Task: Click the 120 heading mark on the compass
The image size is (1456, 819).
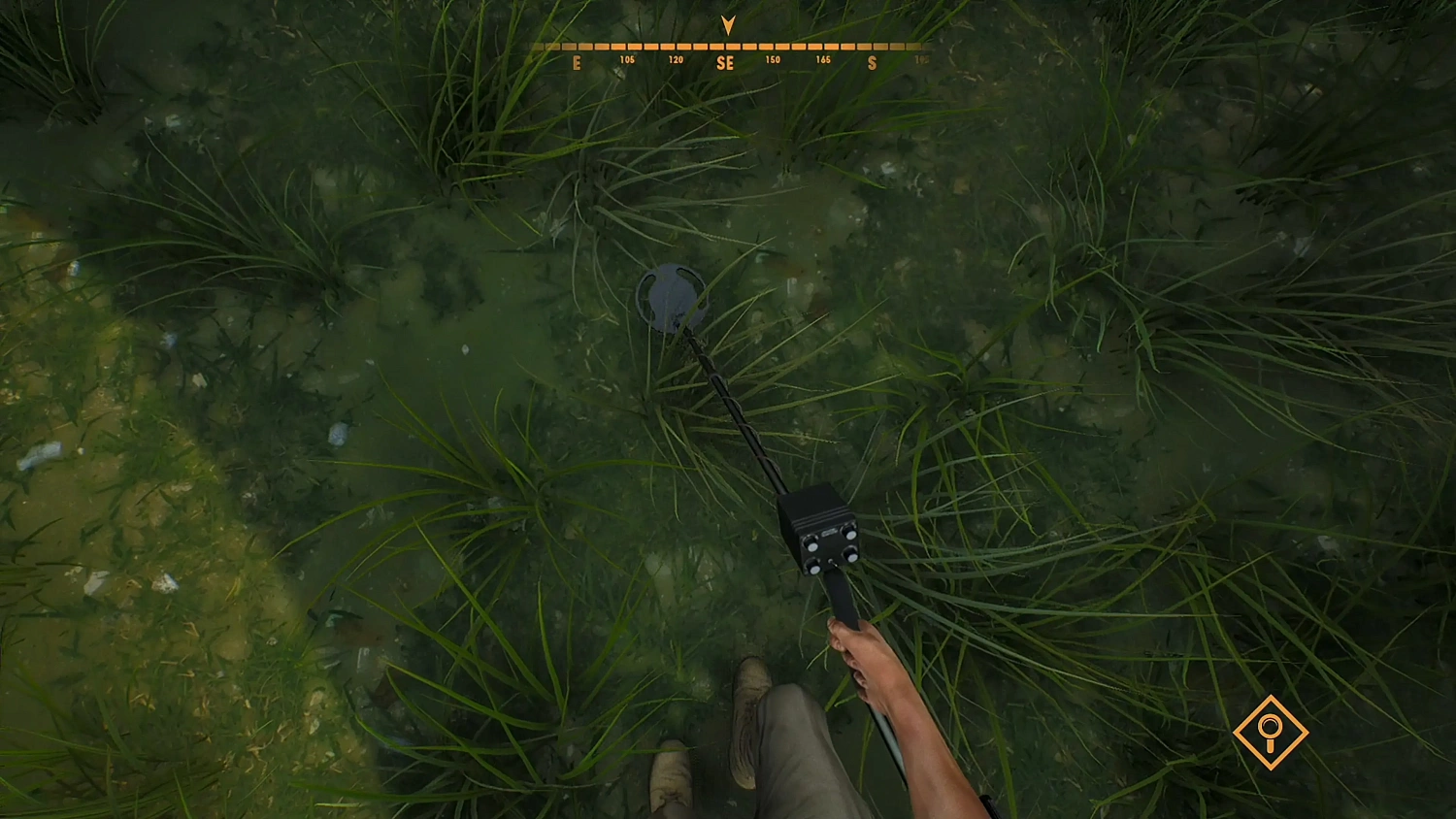Action: pyautogui.click(x=676, y=58)
